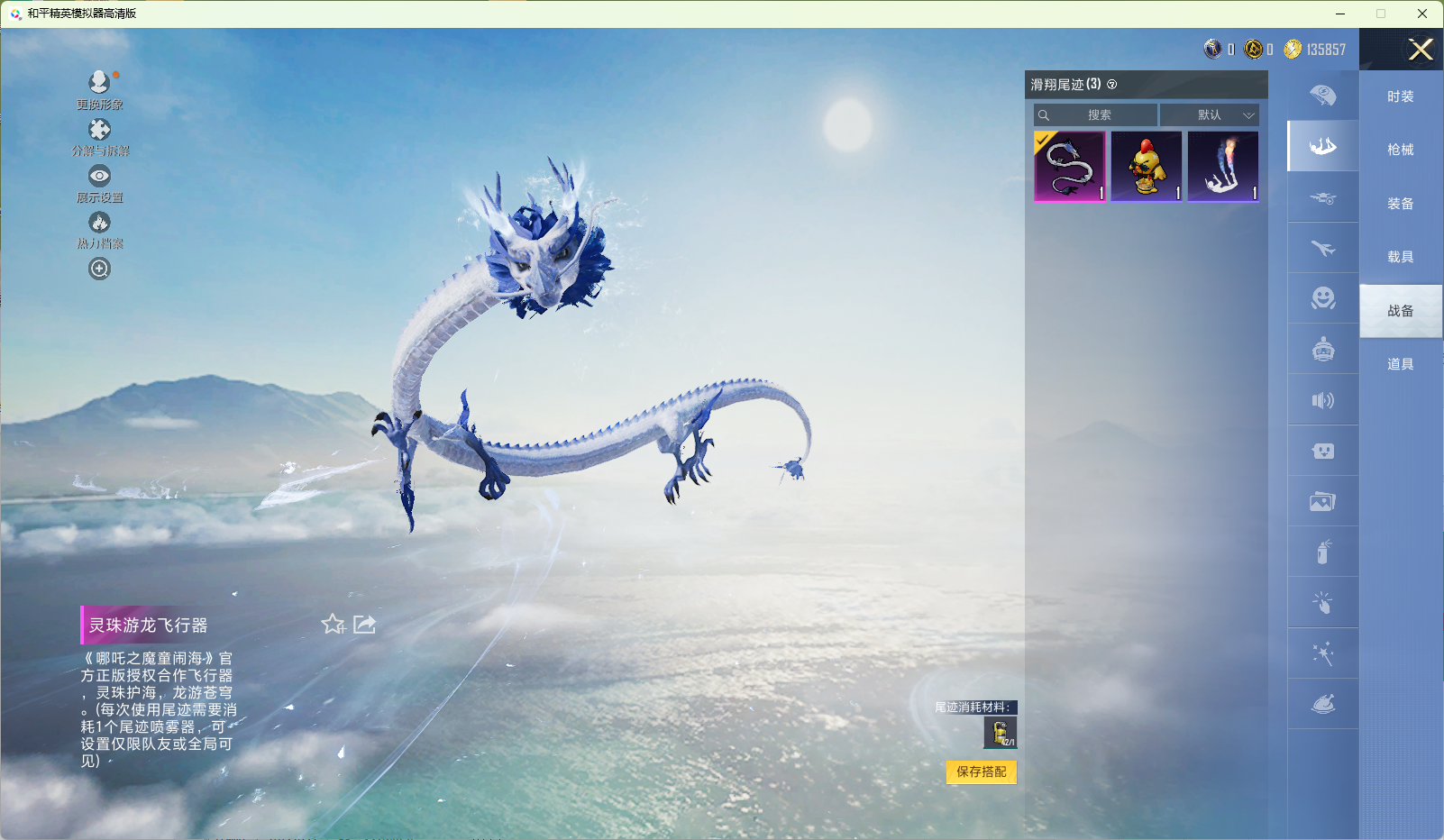Favorite the item with the star icon
Viewport: 1444px width, 840px height.
click(333, 624)
